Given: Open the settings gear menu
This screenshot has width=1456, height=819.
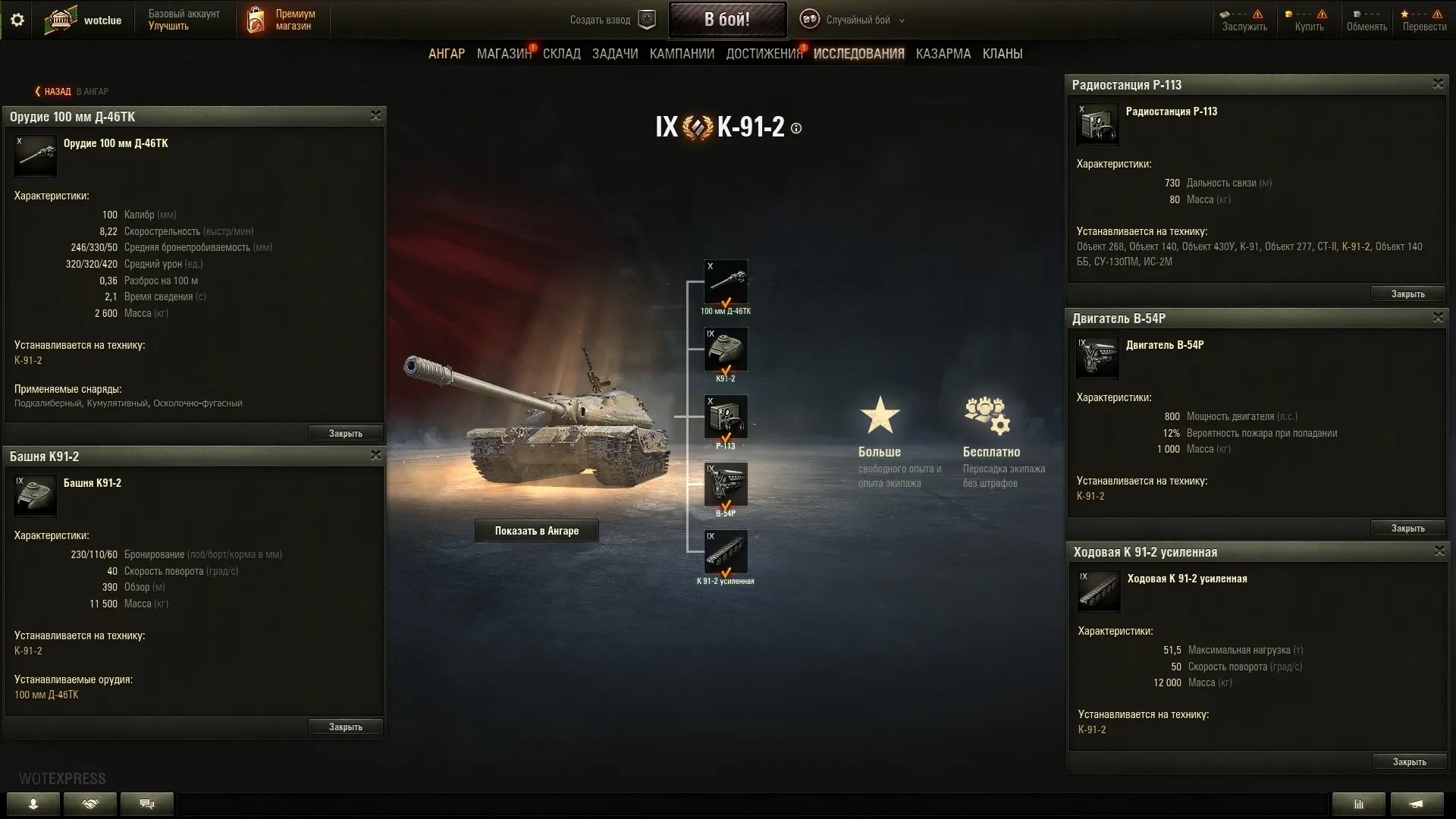Looking at the screenshot, I should (x=17, y=20).
